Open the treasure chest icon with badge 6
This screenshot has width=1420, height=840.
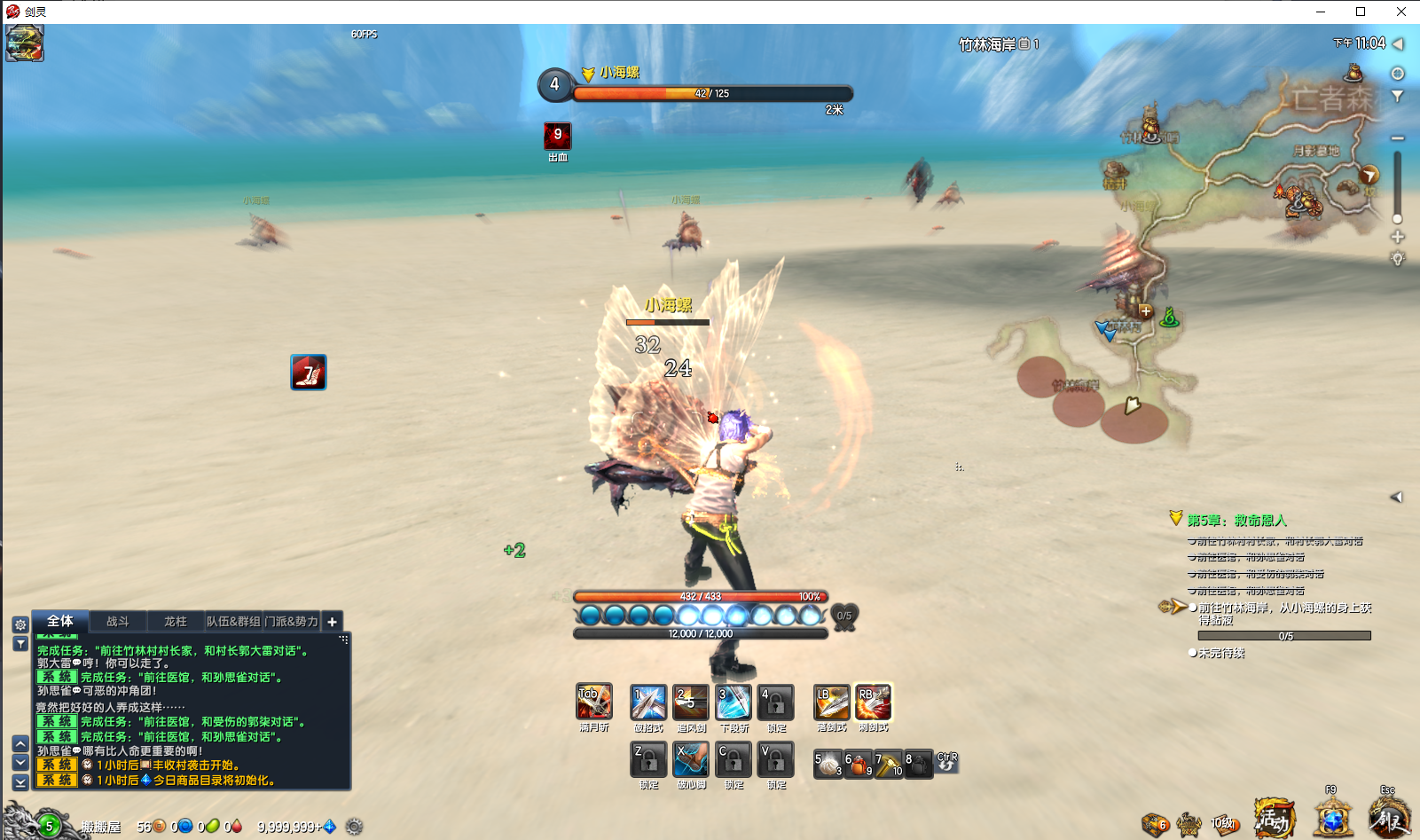pos(1154,824)
